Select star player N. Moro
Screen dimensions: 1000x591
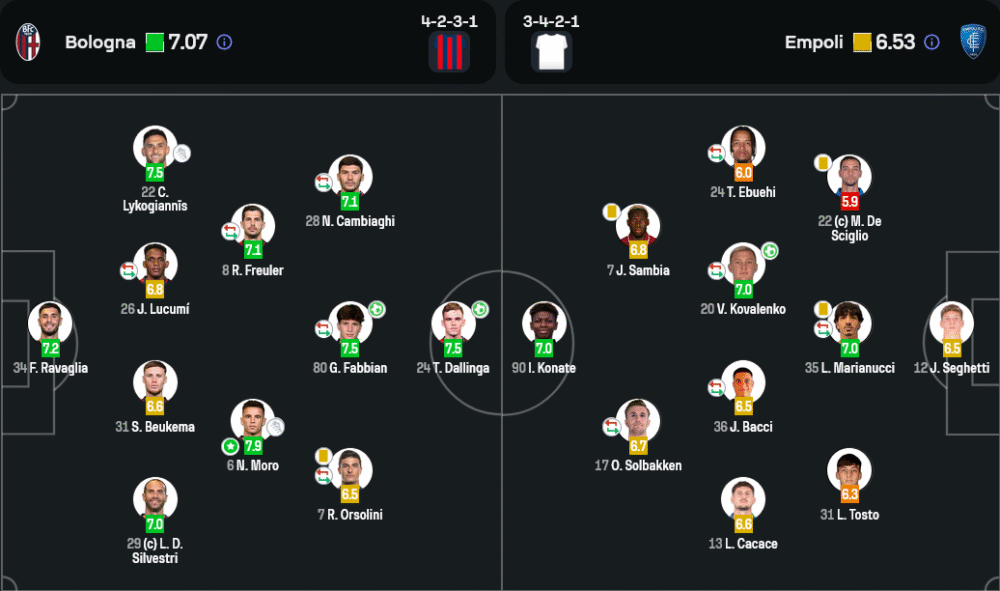[253, 421]
